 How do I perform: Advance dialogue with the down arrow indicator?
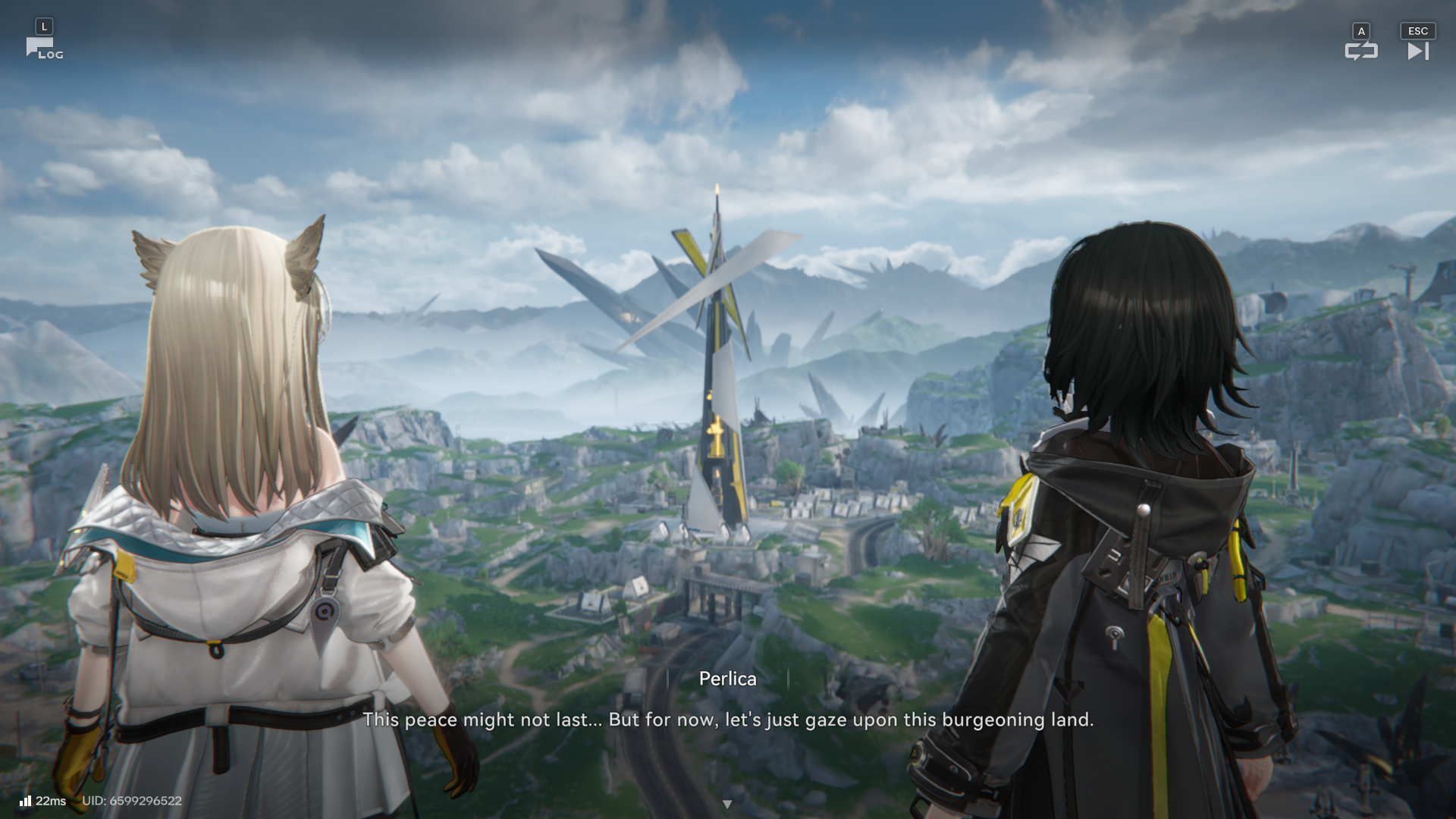727,804
